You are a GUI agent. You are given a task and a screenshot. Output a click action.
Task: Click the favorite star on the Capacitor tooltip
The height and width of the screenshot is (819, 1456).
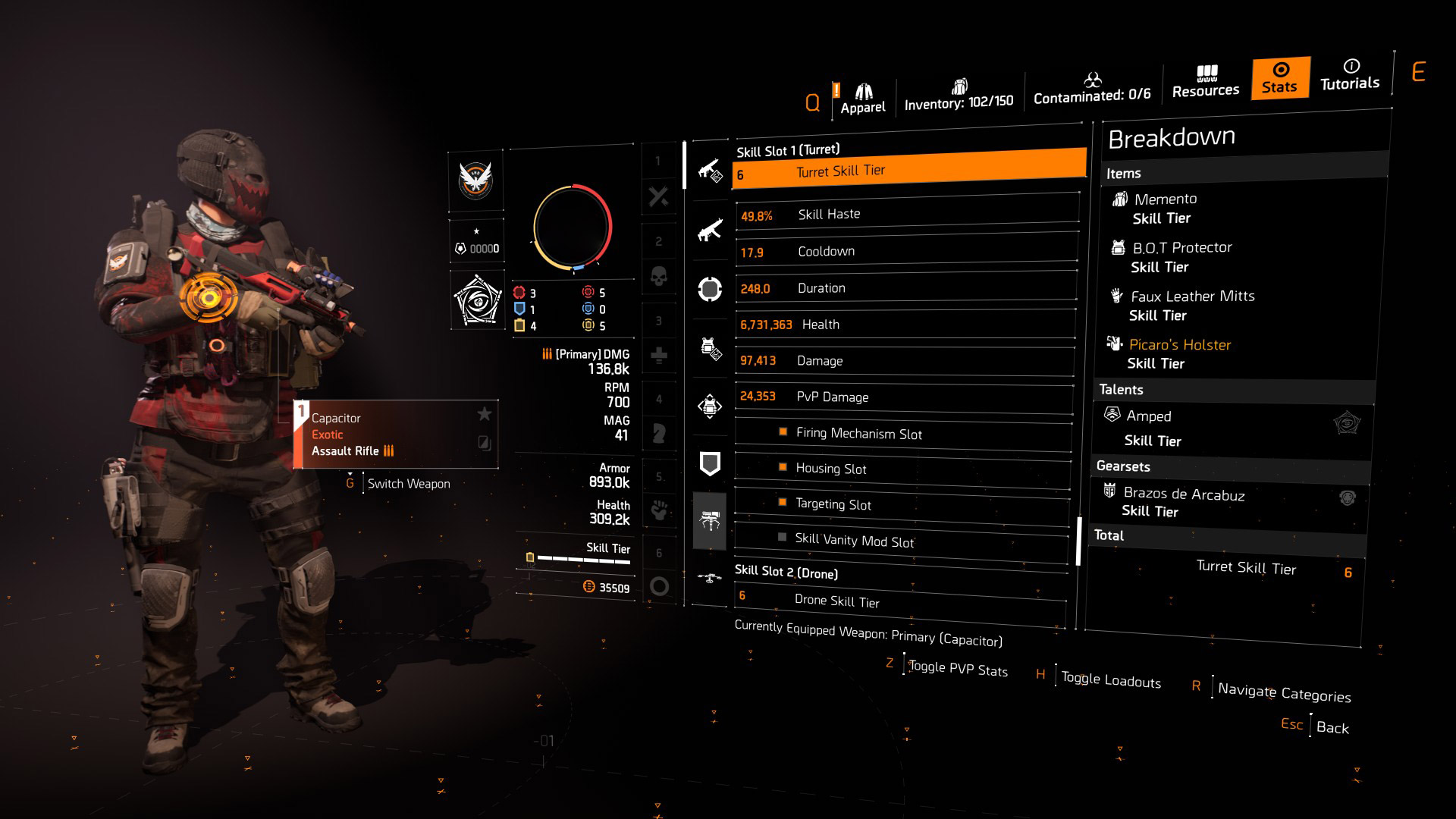[x=483, y=415]
